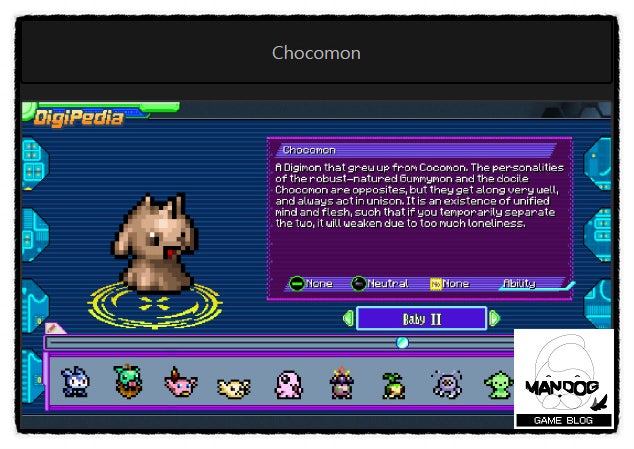This screenshot has width=634, height=449.
Task: Select the dark purple candle-flame Digimon thumbnail
Action: pos(341,383)
